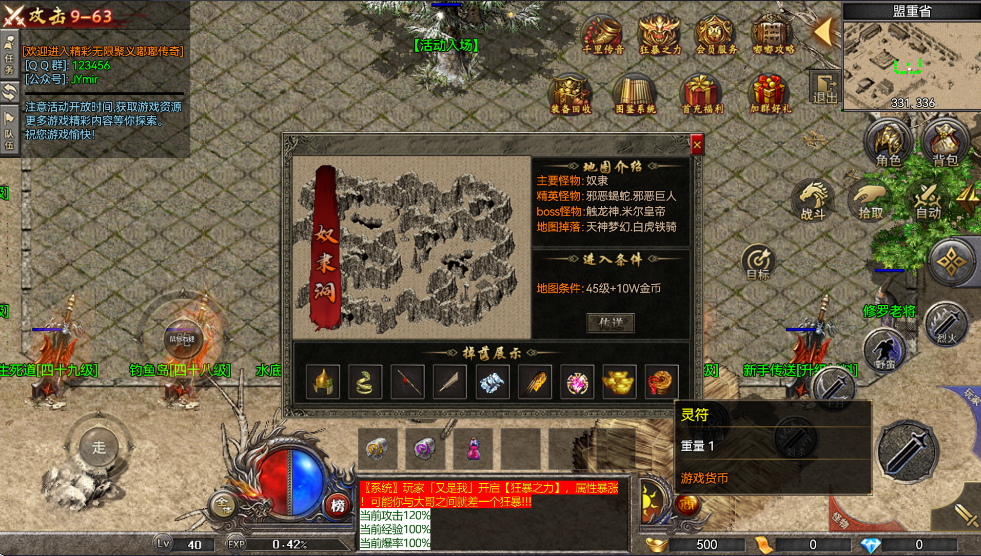
Task: Use the 烈火 sword skill
Action: 944,323
